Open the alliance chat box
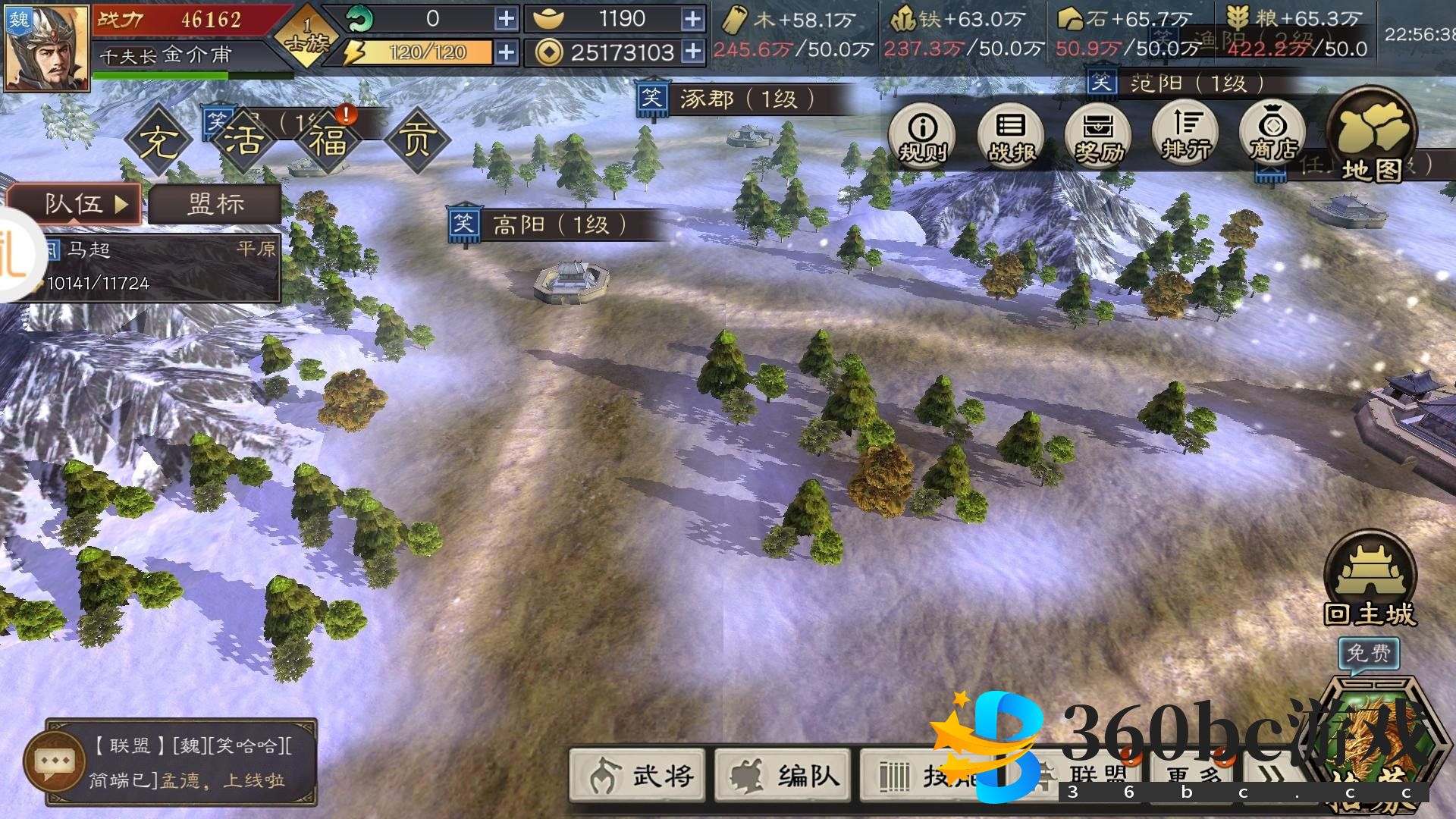The image size is (1456, 819). 182,761
